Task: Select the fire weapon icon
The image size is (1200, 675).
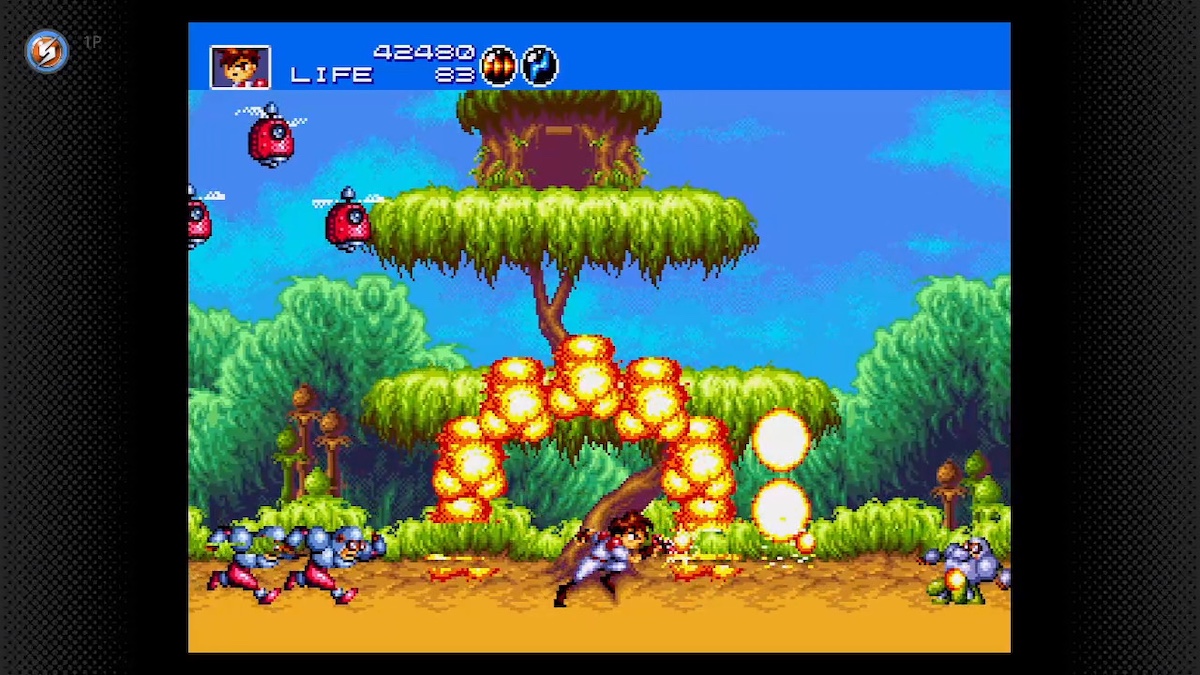Action: pyautogui.click(x=497, y=66)
